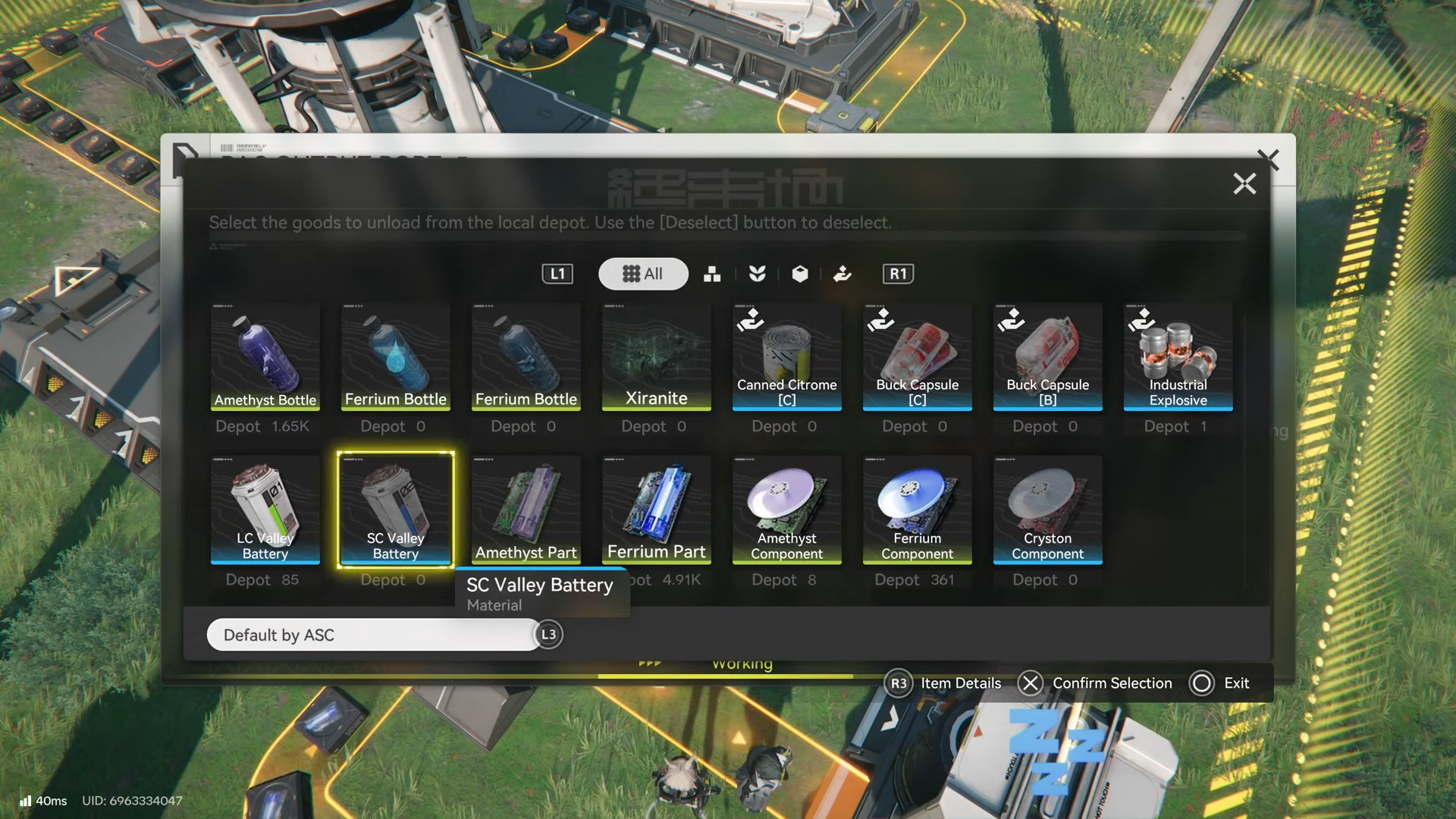
Task: Select the LC Valley Battery item
Action: [x=265, y=510]
